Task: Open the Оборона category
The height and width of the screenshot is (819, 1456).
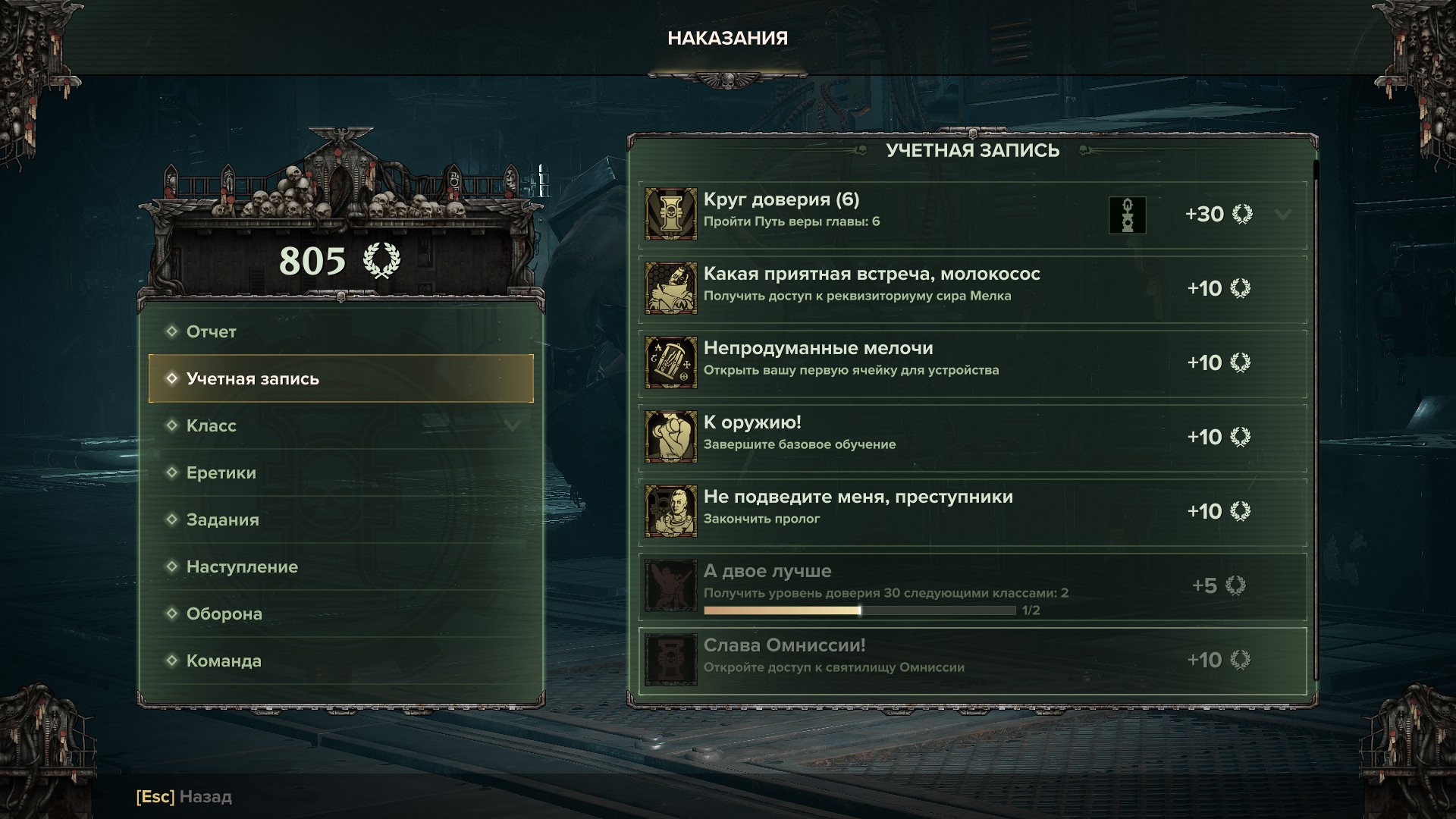Action: [x=224, y=613]
